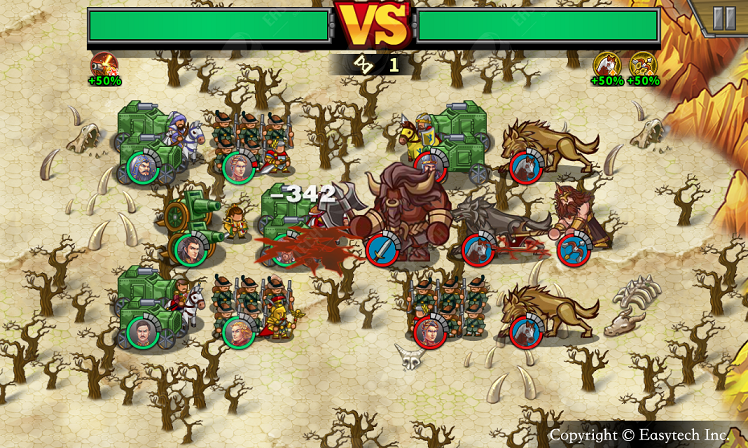Select the red cannon +50% buff icon
Image resolution: width=748 pixels, height=448 pixels.
coord(103,66)
